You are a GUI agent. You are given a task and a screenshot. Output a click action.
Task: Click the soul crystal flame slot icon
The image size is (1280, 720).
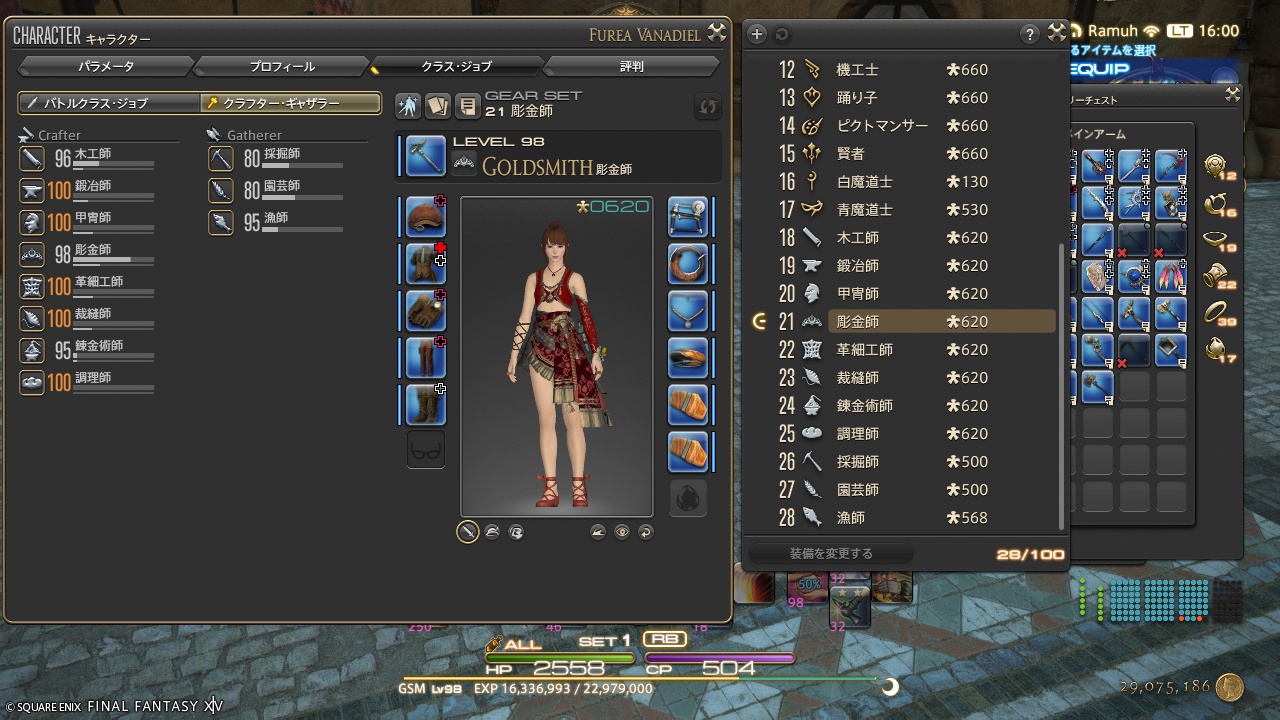point(687,497)
